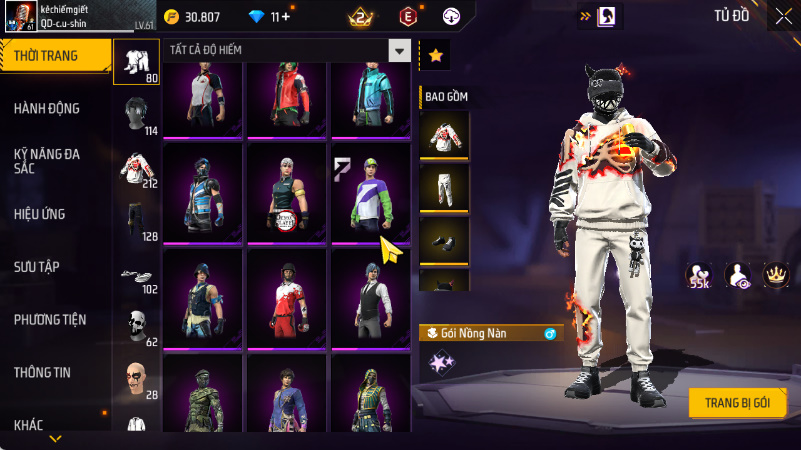
Task: Open the player profile avatar
Action: (24, 17)
